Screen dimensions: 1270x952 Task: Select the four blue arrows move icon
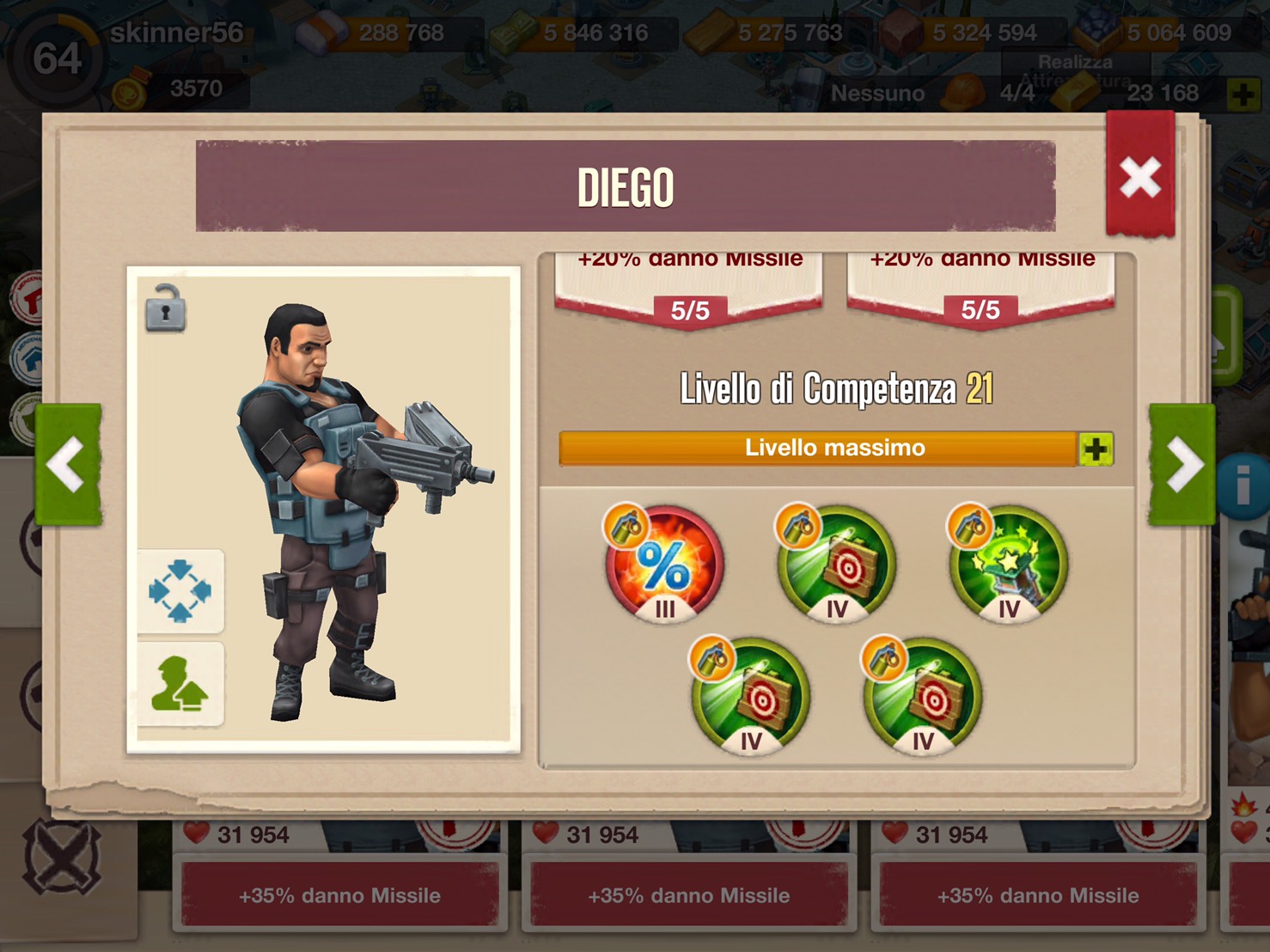coord(180,591)
